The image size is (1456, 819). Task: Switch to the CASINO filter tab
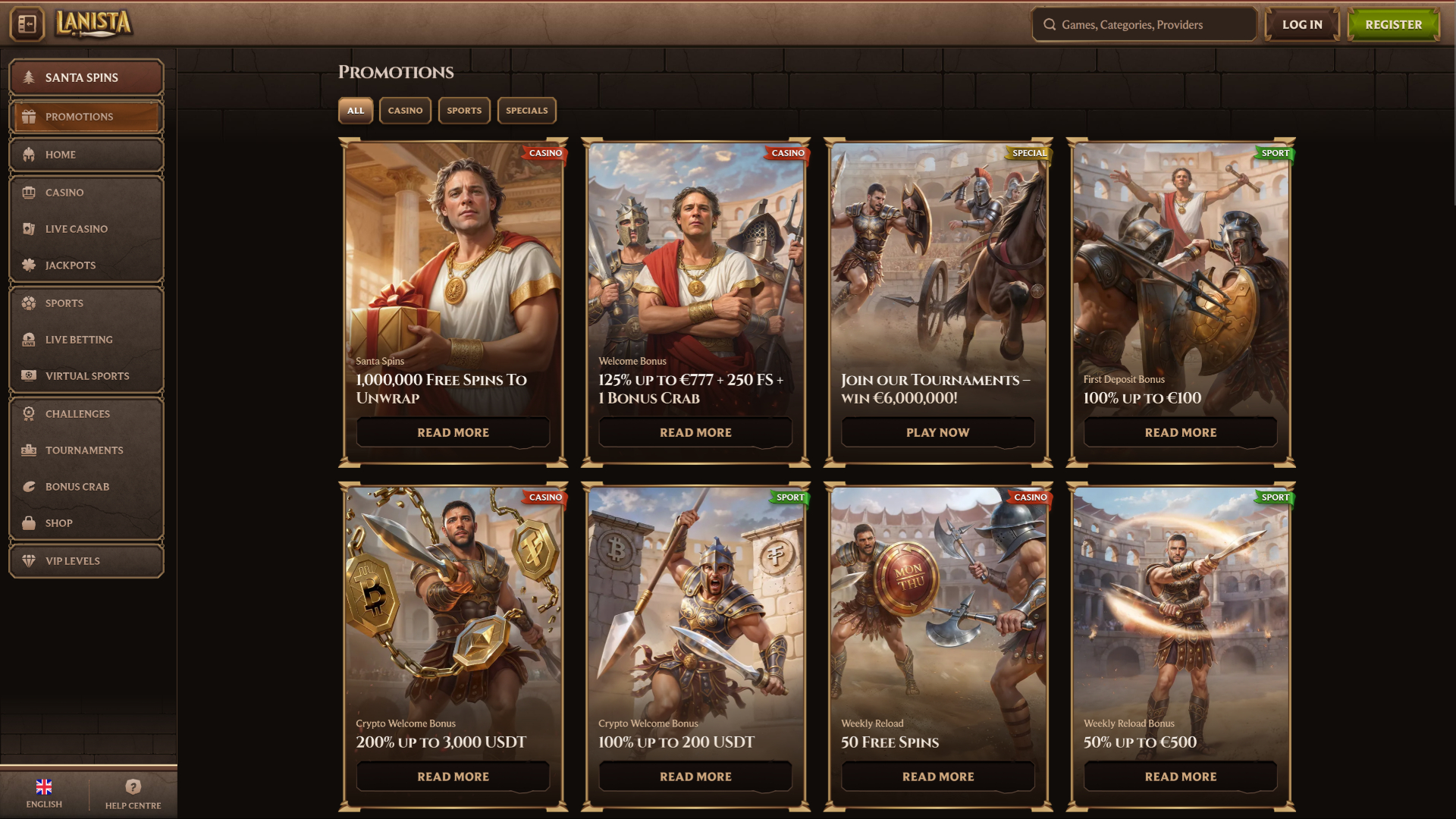click(405, 110)
